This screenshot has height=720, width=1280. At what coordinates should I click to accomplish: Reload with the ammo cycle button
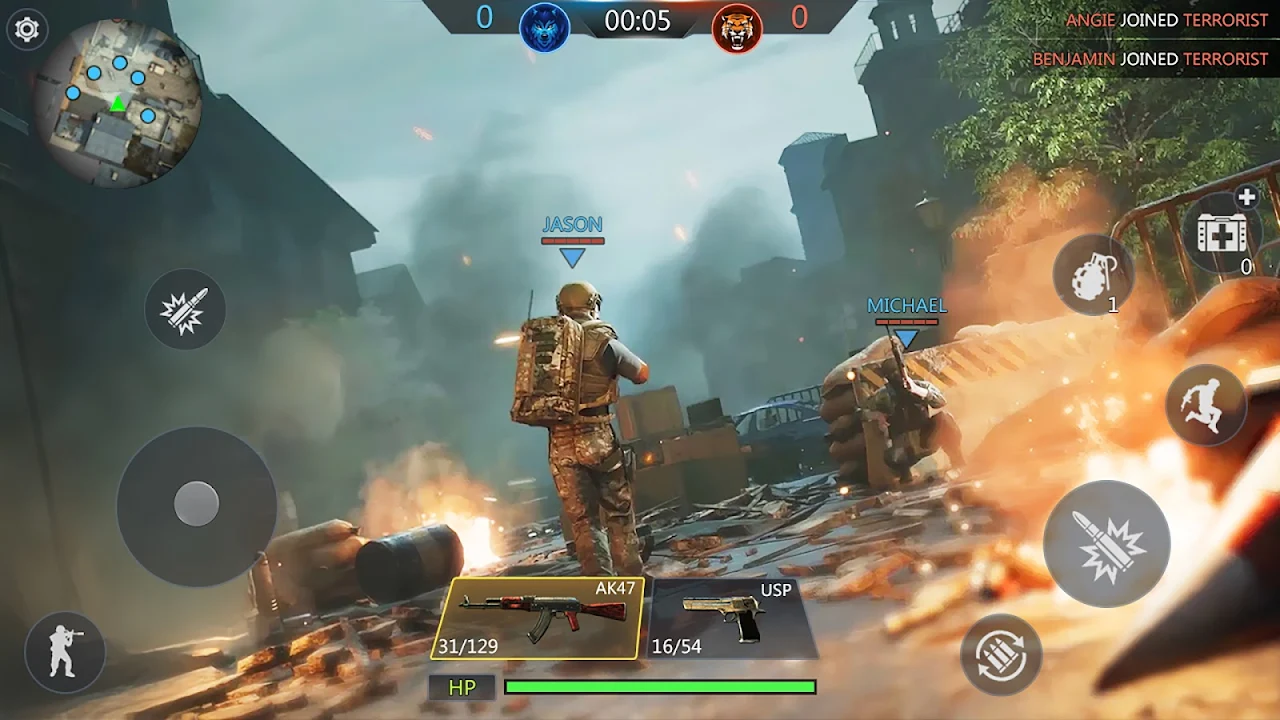[x=1001, y=655]
